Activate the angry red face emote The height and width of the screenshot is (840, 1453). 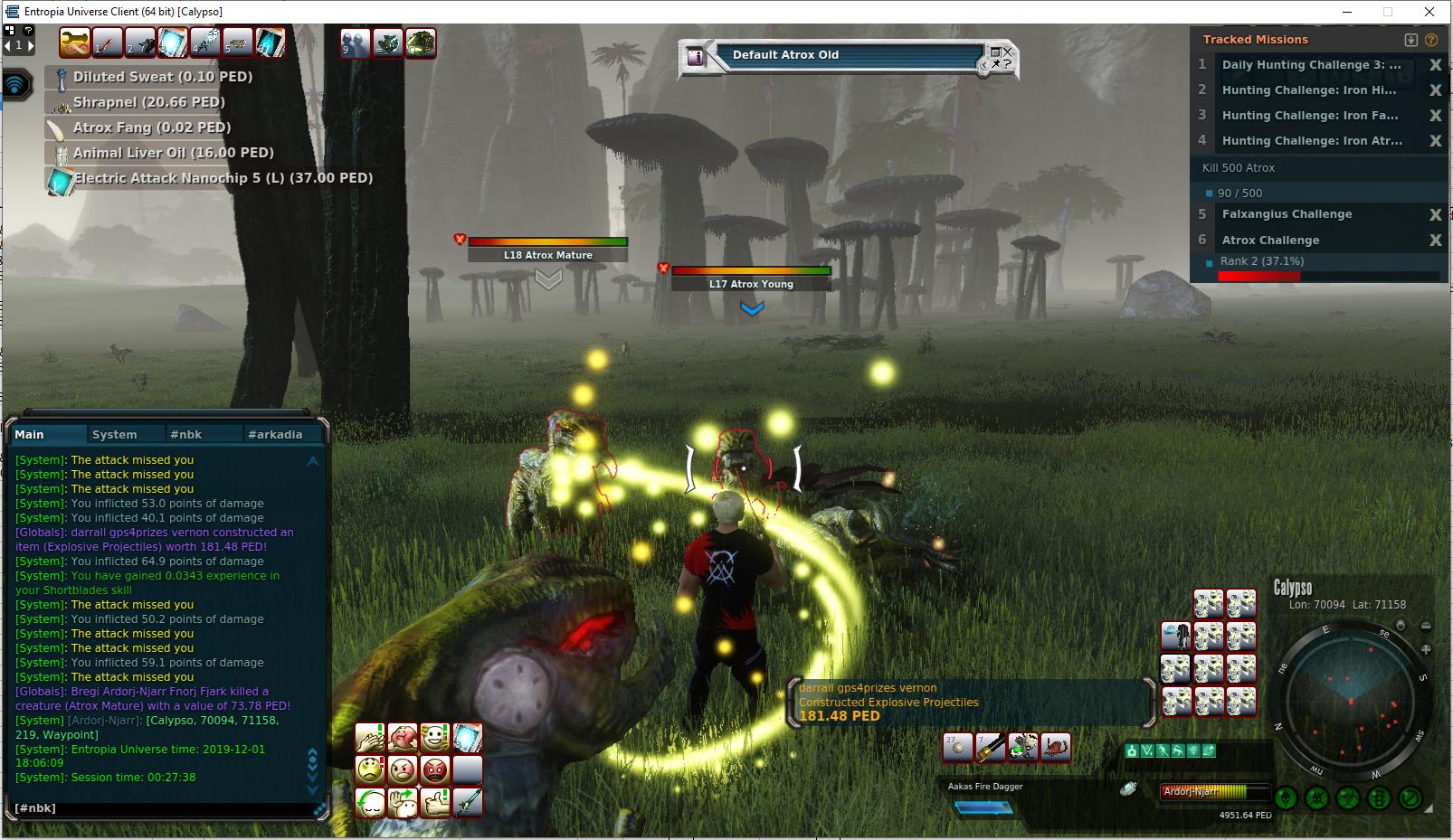436,770
